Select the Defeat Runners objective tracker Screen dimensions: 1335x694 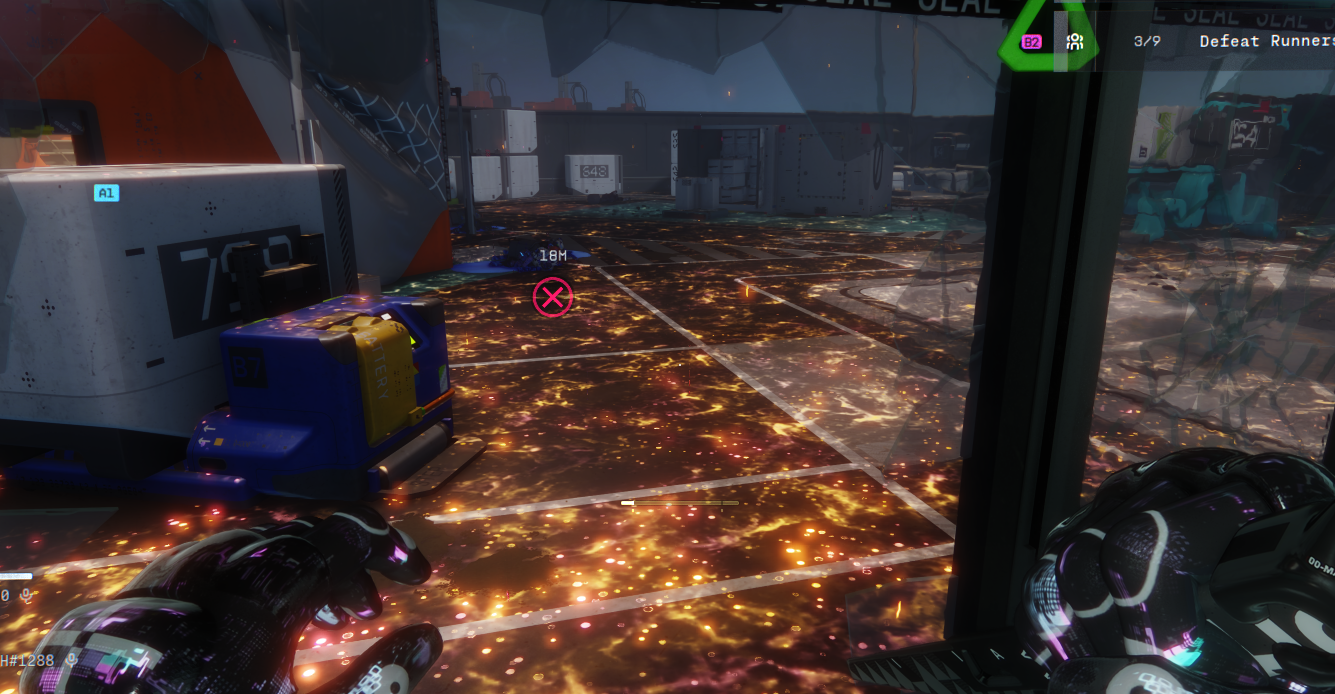[x=1265, y=41]
